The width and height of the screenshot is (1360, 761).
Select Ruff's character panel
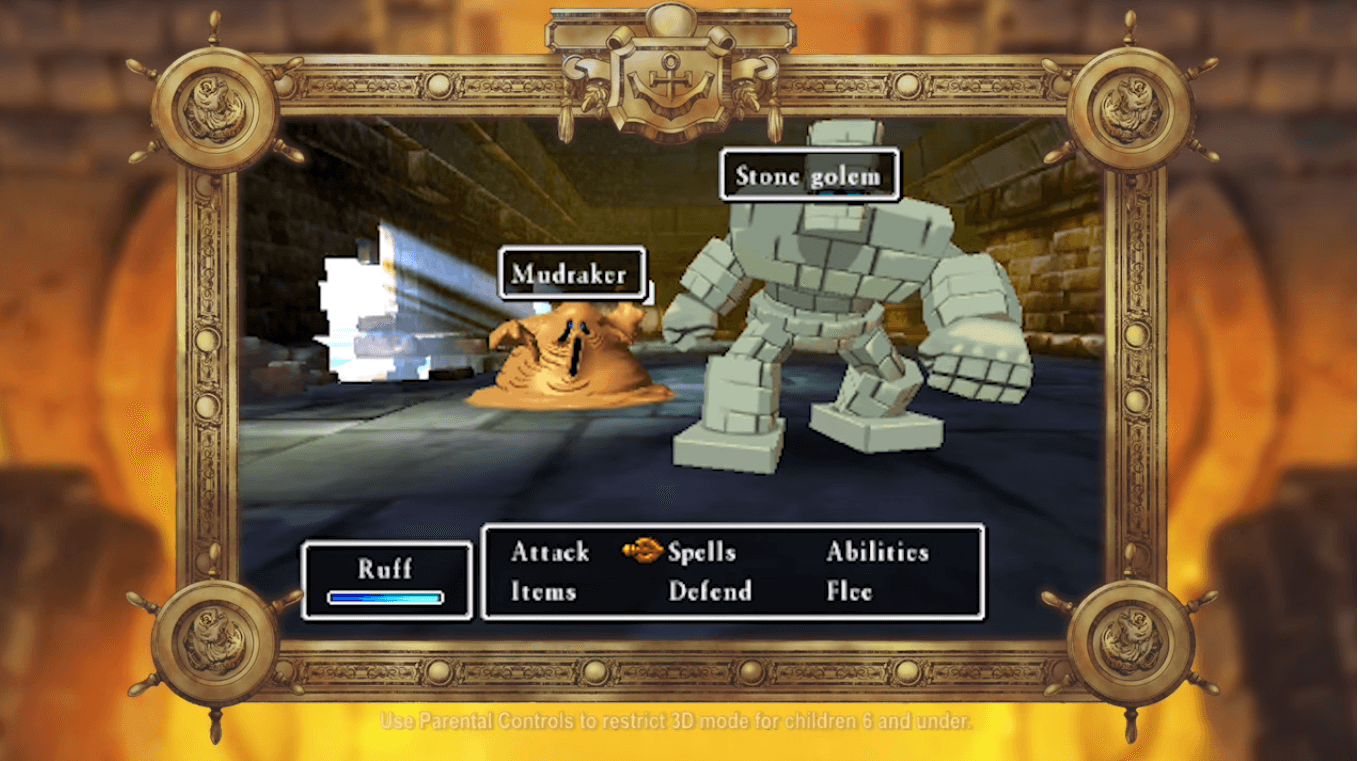pyautogui.click(x=386, y=580)
